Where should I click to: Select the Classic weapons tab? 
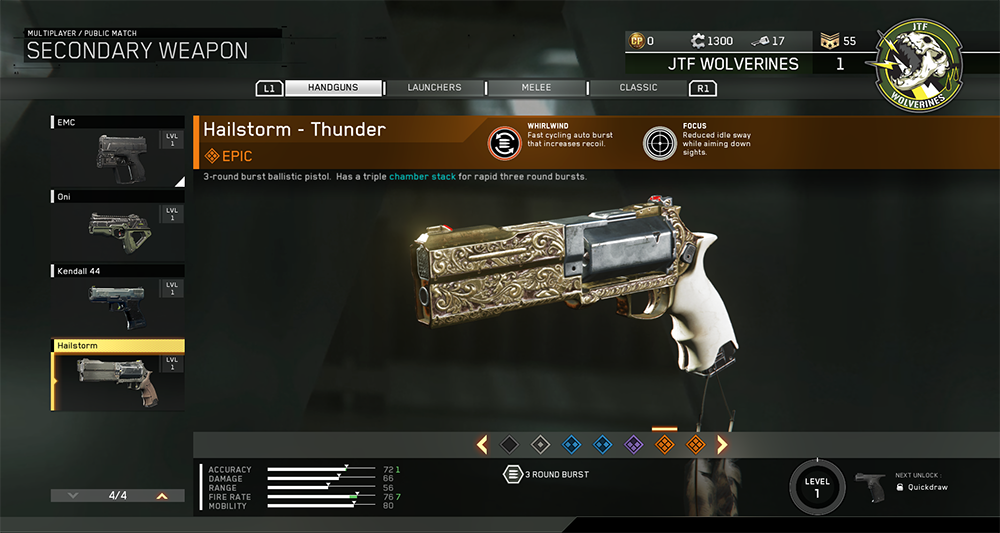[638, 88]
